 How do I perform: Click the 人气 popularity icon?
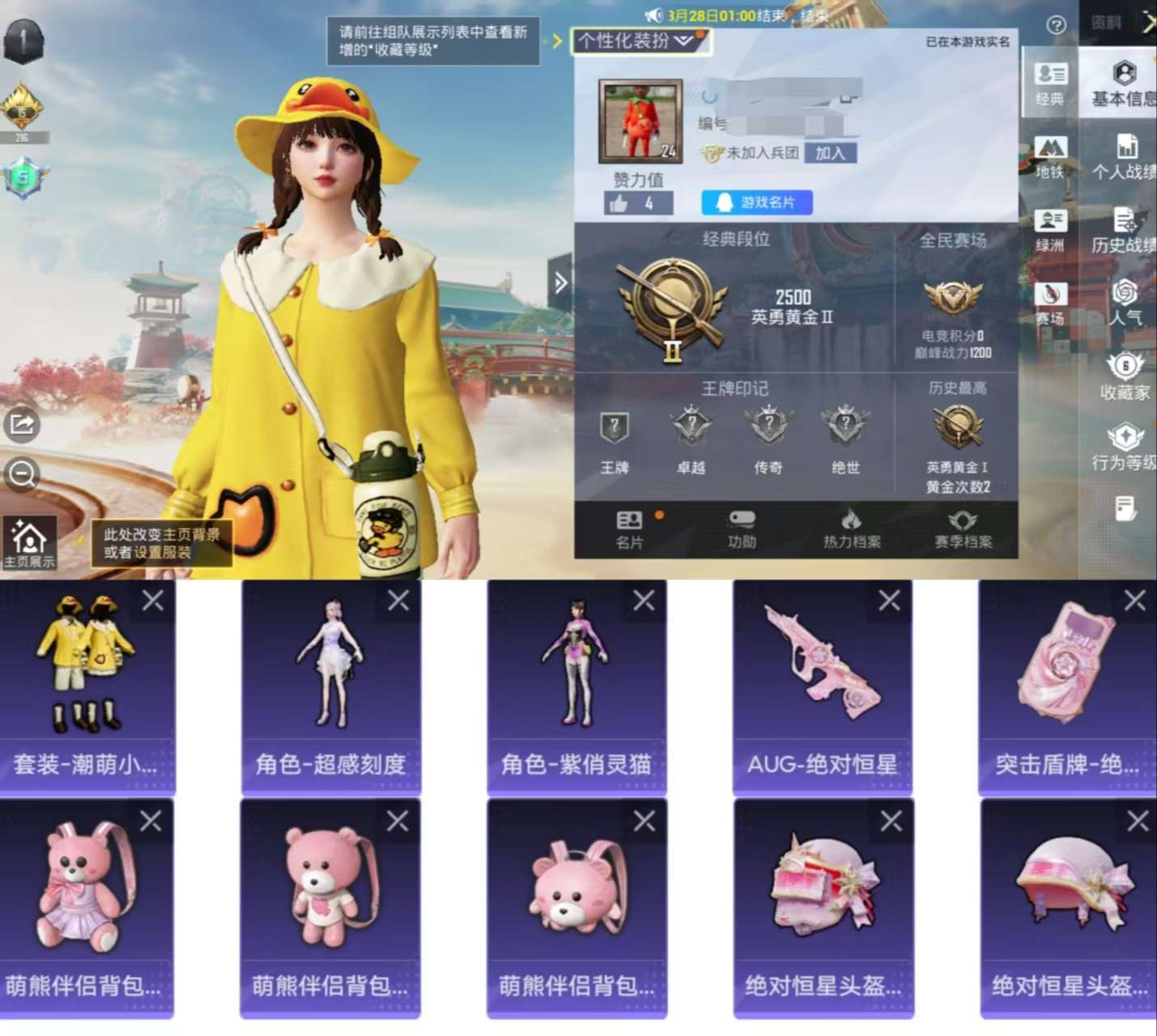click(1126, 304)
